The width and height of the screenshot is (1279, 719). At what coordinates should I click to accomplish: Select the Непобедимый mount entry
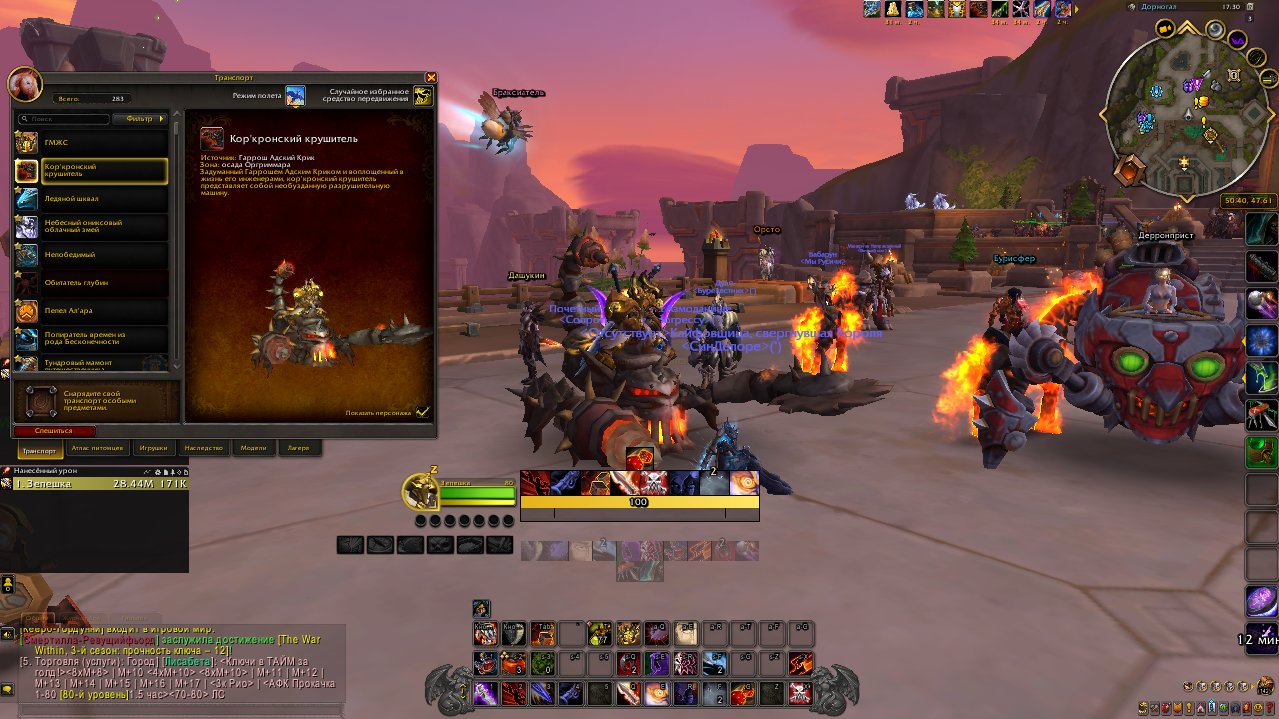91,255
